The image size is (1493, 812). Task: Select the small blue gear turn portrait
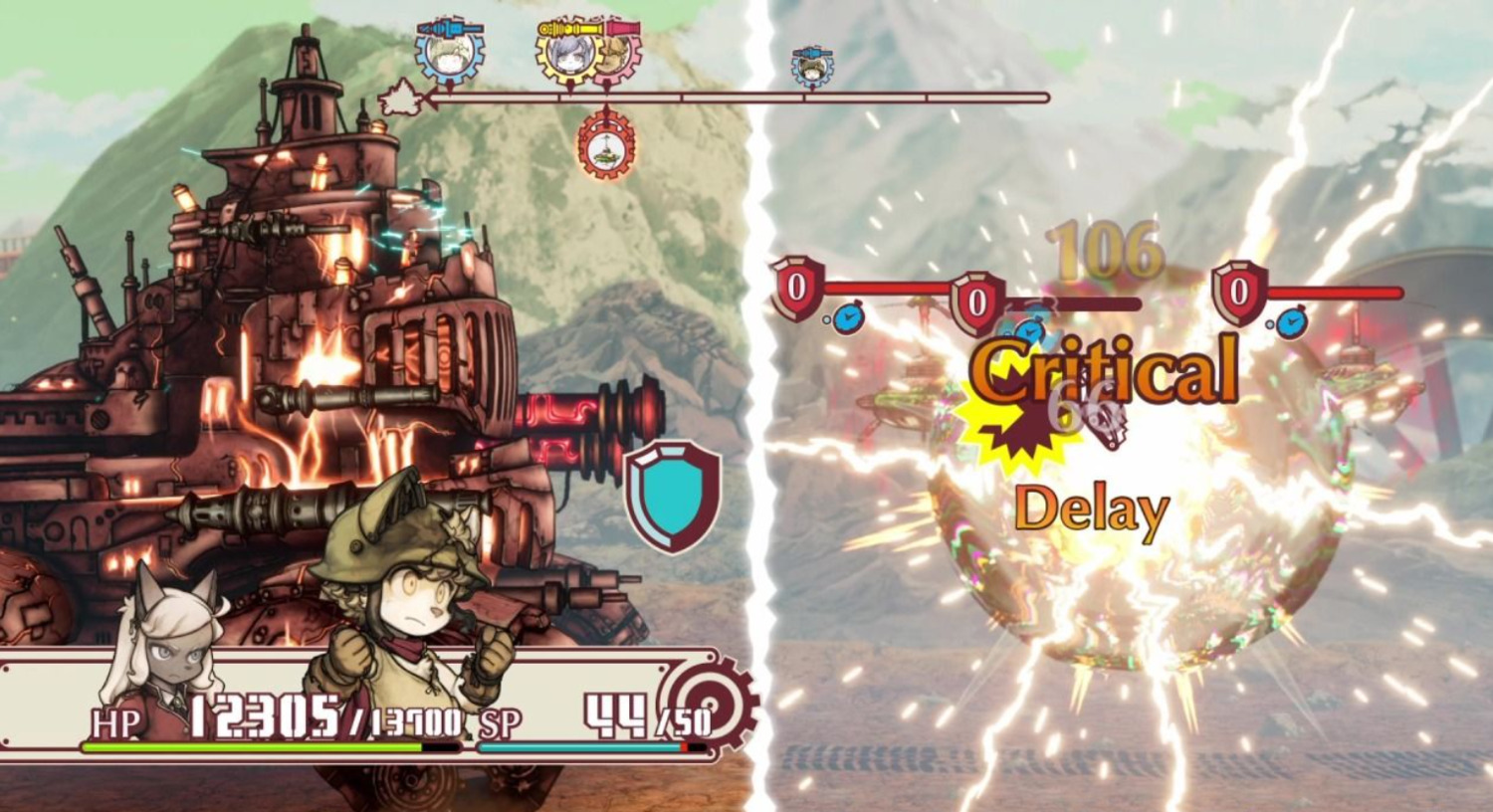[812, 68]
